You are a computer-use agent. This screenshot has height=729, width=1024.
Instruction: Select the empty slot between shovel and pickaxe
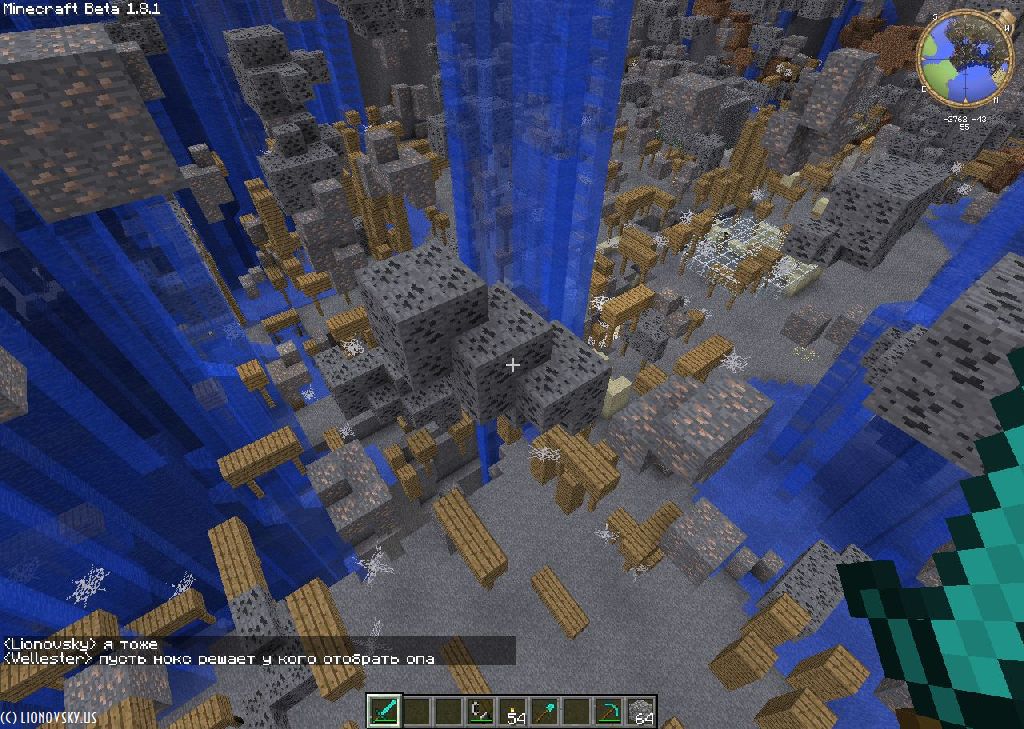click(577, 712)
